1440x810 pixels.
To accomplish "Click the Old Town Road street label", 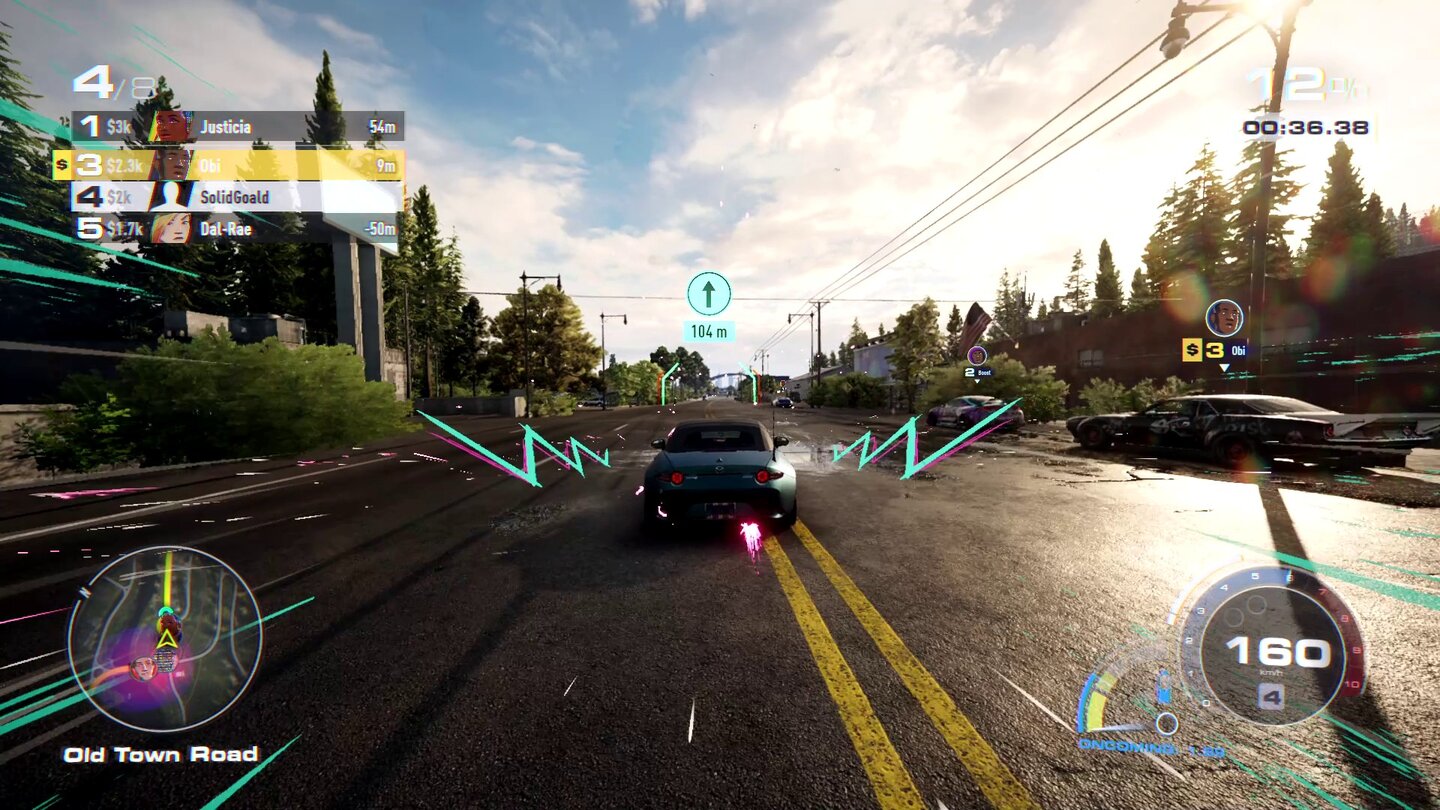I will 160,754.
